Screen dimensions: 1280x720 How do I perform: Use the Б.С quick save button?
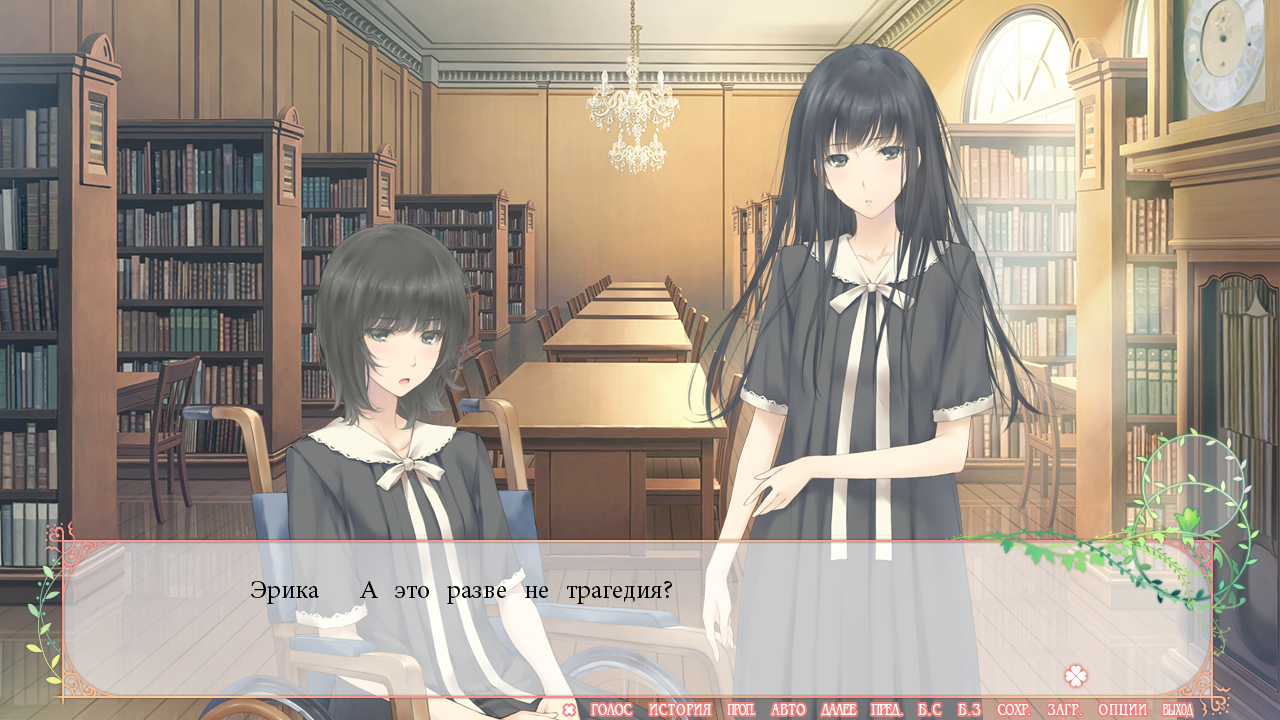[x=929, y=710]
